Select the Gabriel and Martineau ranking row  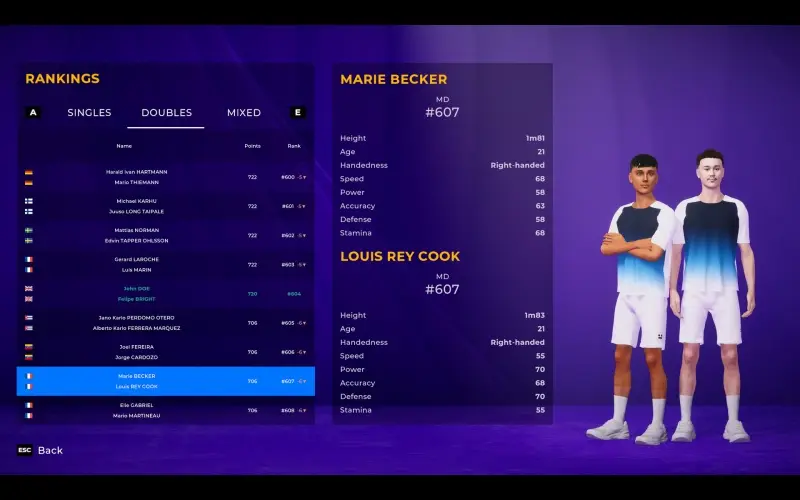coord(165,410)
